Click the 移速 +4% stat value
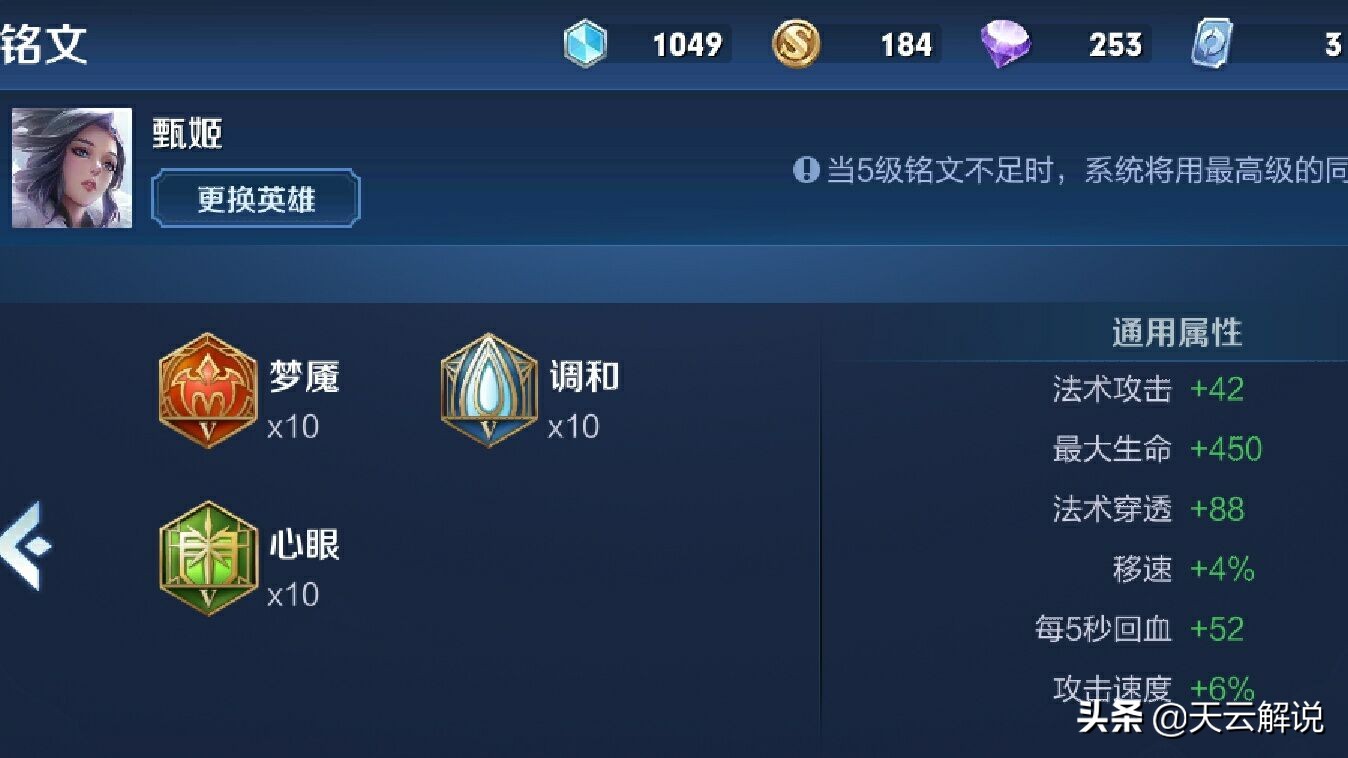 click(1222, 570)
